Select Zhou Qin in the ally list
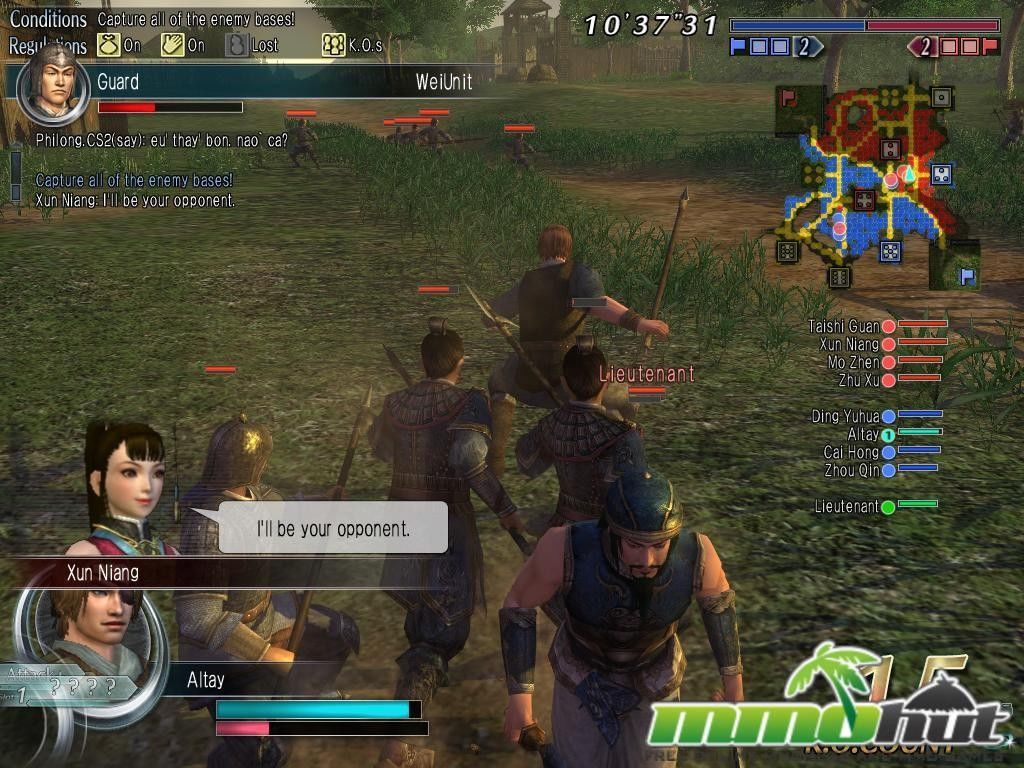1024x768 pixels. coord(851,469)
